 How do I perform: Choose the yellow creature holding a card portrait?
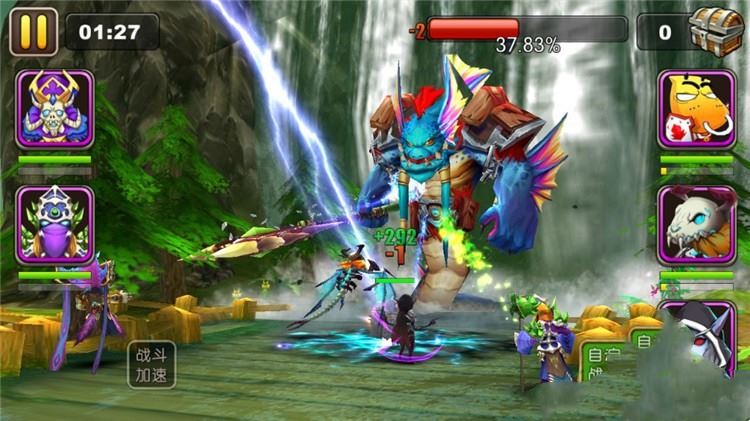pyautogui.click(x=696, y=109)
